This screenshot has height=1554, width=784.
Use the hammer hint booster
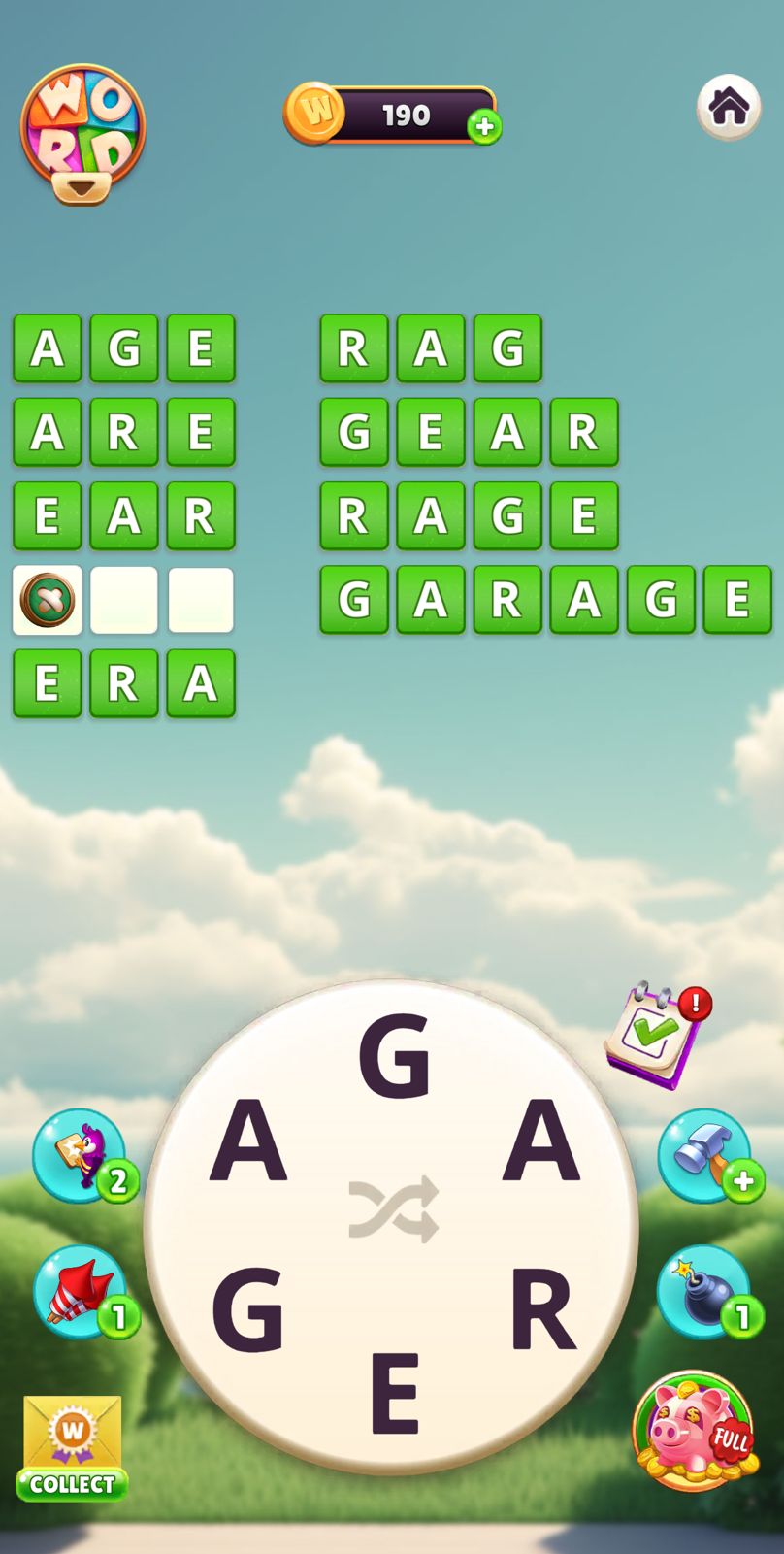[x=705, y=1155]
